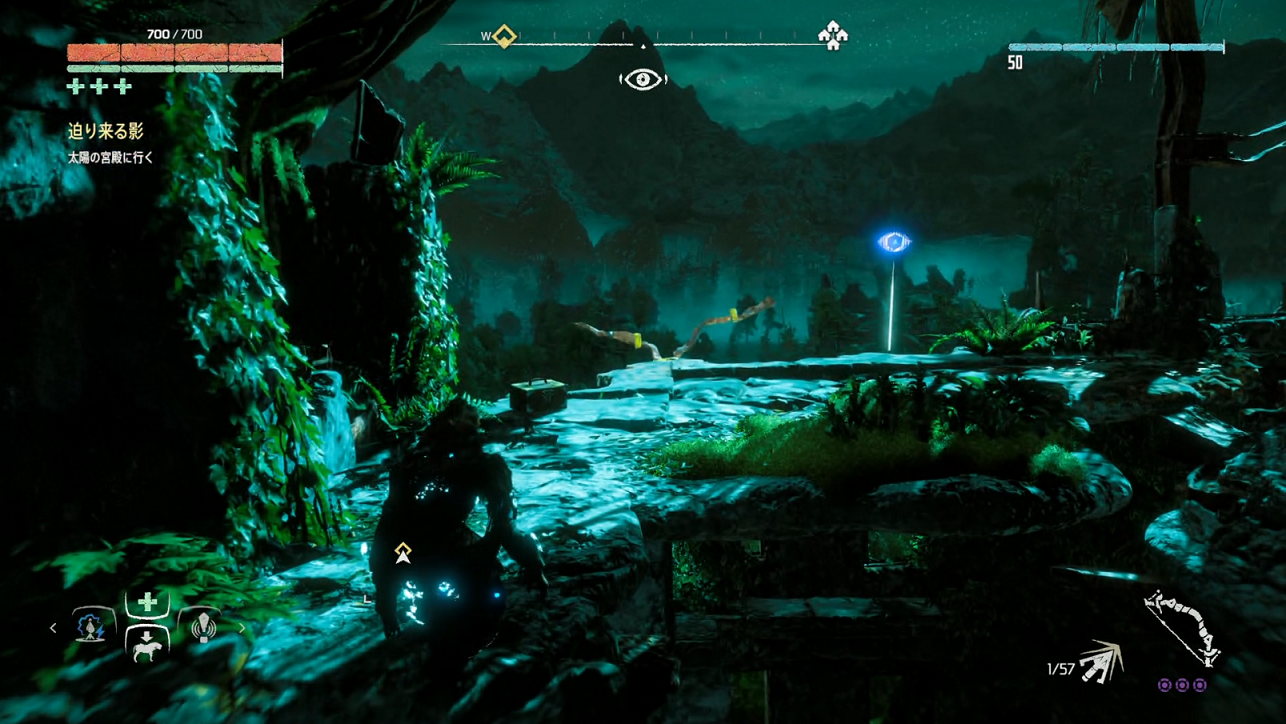Choose the lure call tool slot
Image resolution: width=1286 pixels, height=724 pixels.
click(x=203, y=627)
